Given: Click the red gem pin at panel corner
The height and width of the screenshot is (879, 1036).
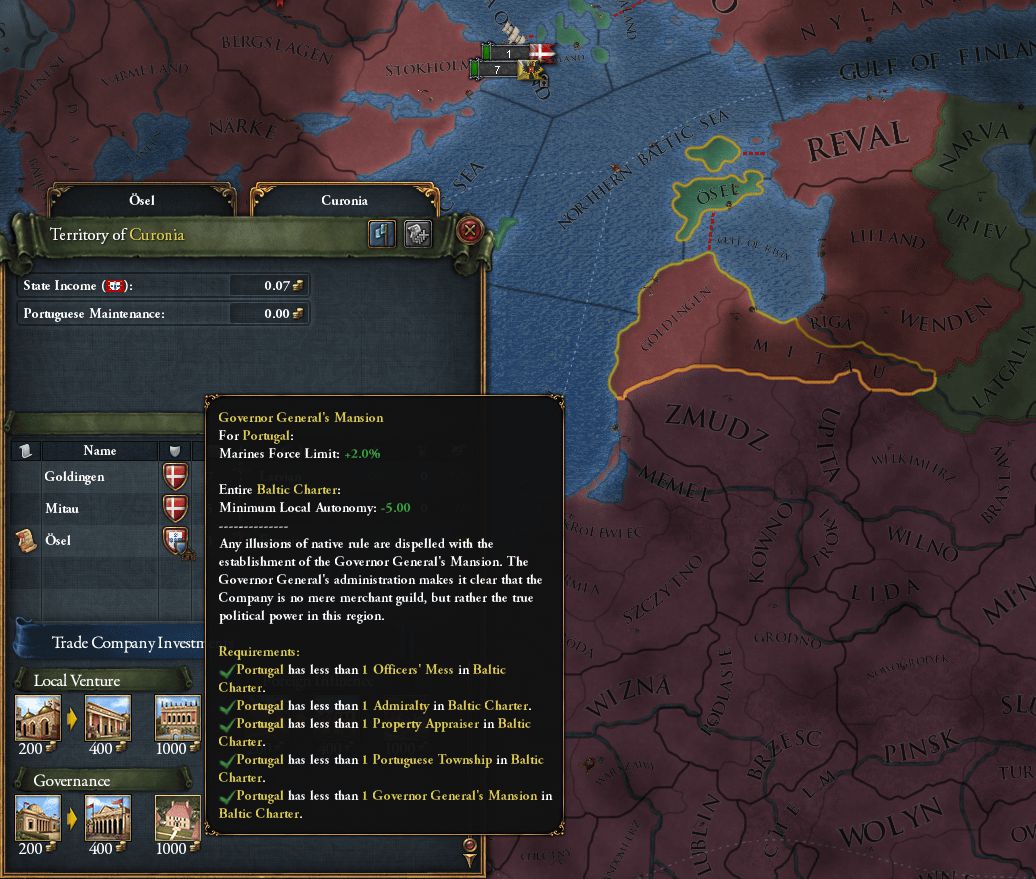Looking at the screenshot, I should coord(470,849).
